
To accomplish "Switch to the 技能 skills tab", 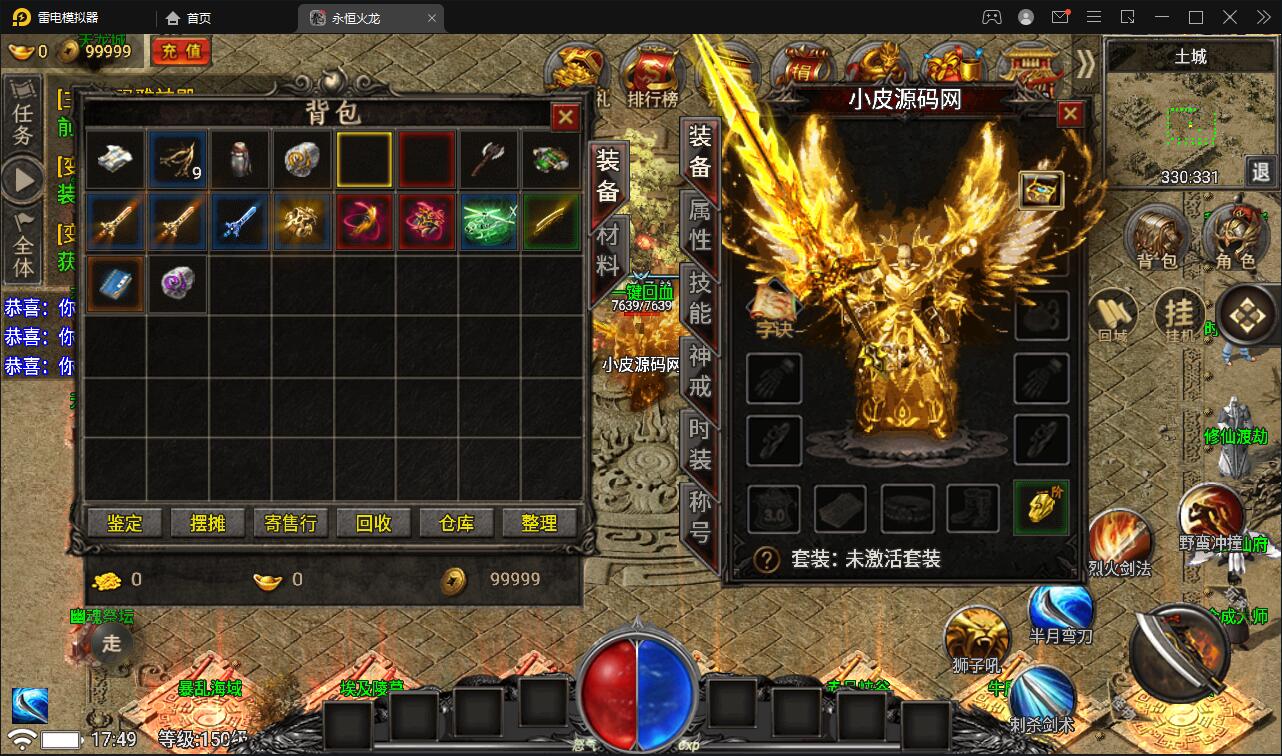I will pos(700,297).
